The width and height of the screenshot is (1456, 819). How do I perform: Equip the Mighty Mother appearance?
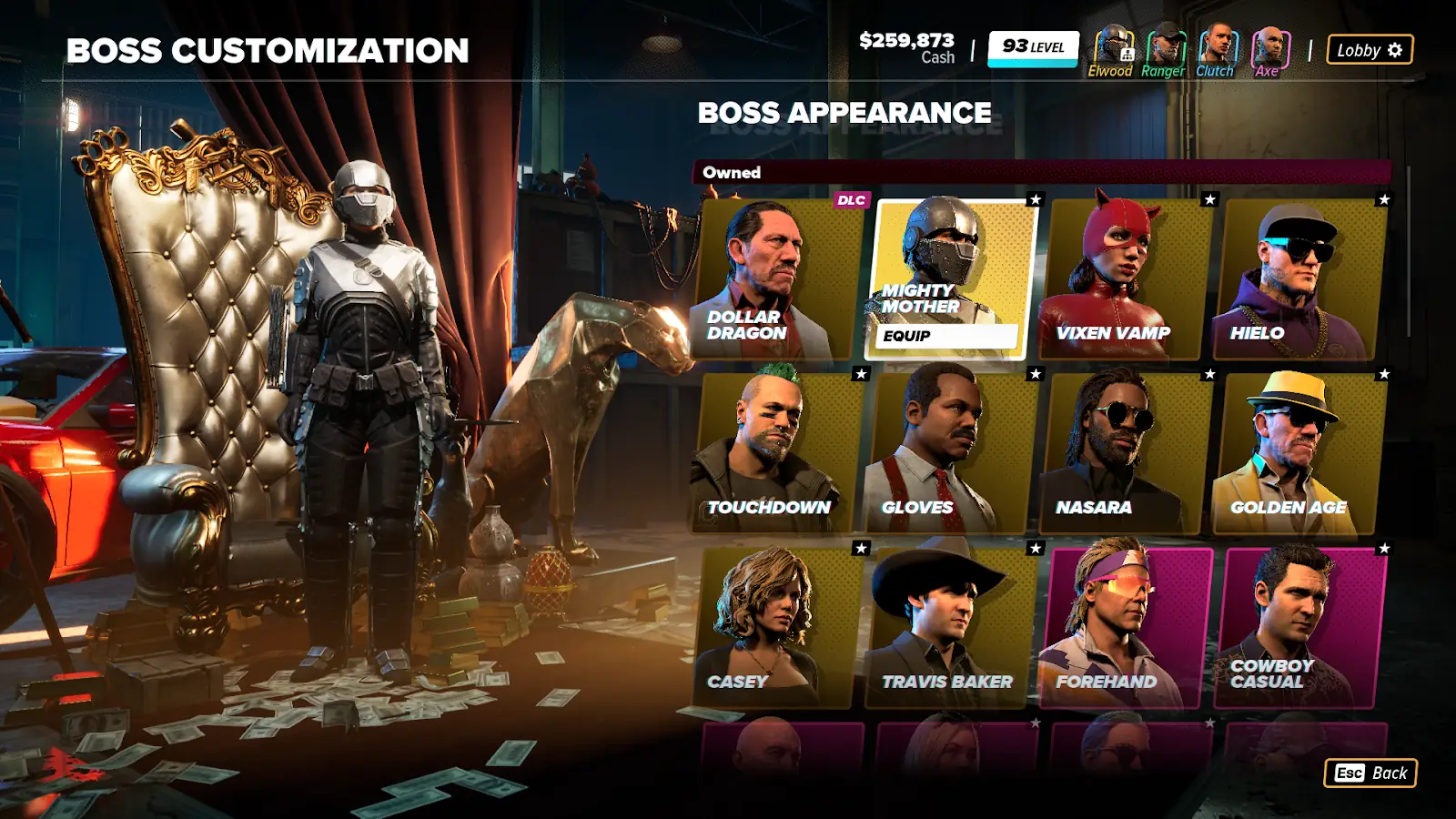click(948, 336)
